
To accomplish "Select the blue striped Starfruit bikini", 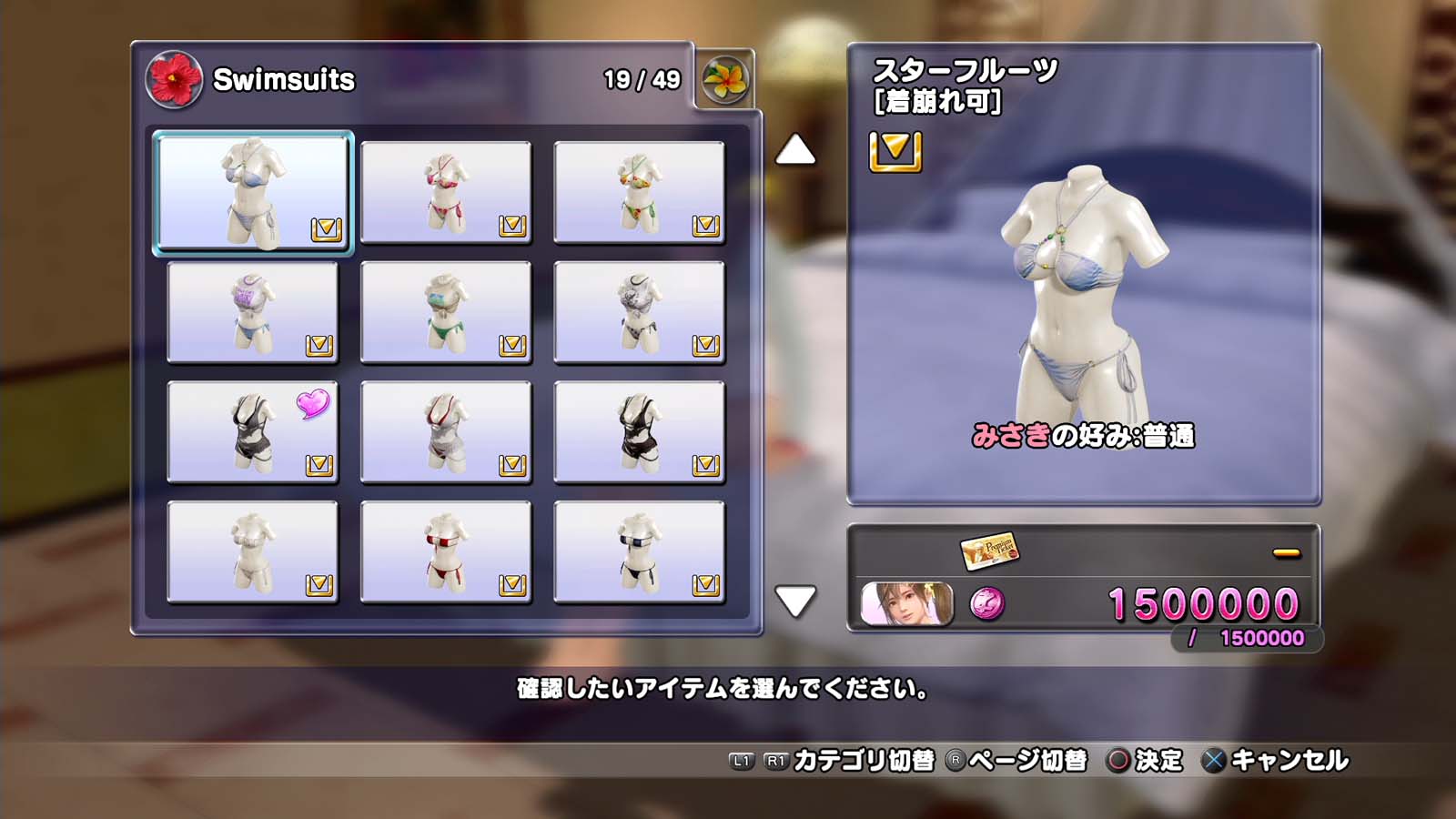I will (x=253, y=192).
